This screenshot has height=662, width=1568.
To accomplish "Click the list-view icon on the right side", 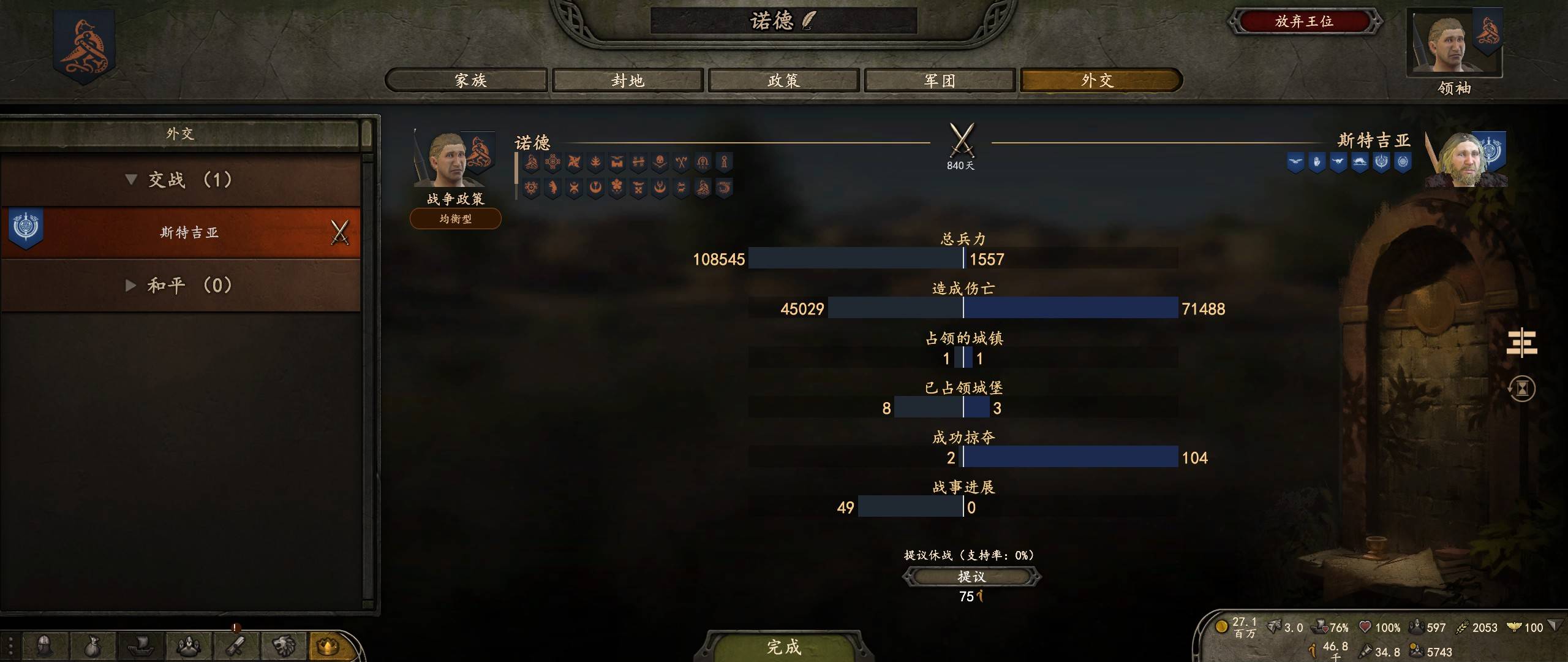I will pyautogui.click(x=1521, y=343).
